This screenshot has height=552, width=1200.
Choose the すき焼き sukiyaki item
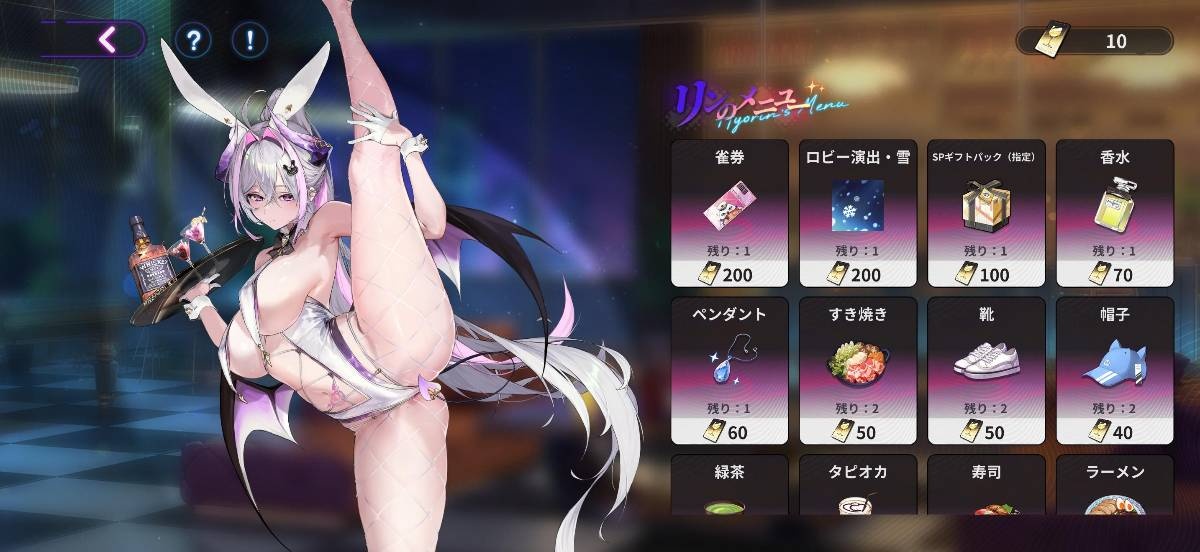[x=859, y=370]
